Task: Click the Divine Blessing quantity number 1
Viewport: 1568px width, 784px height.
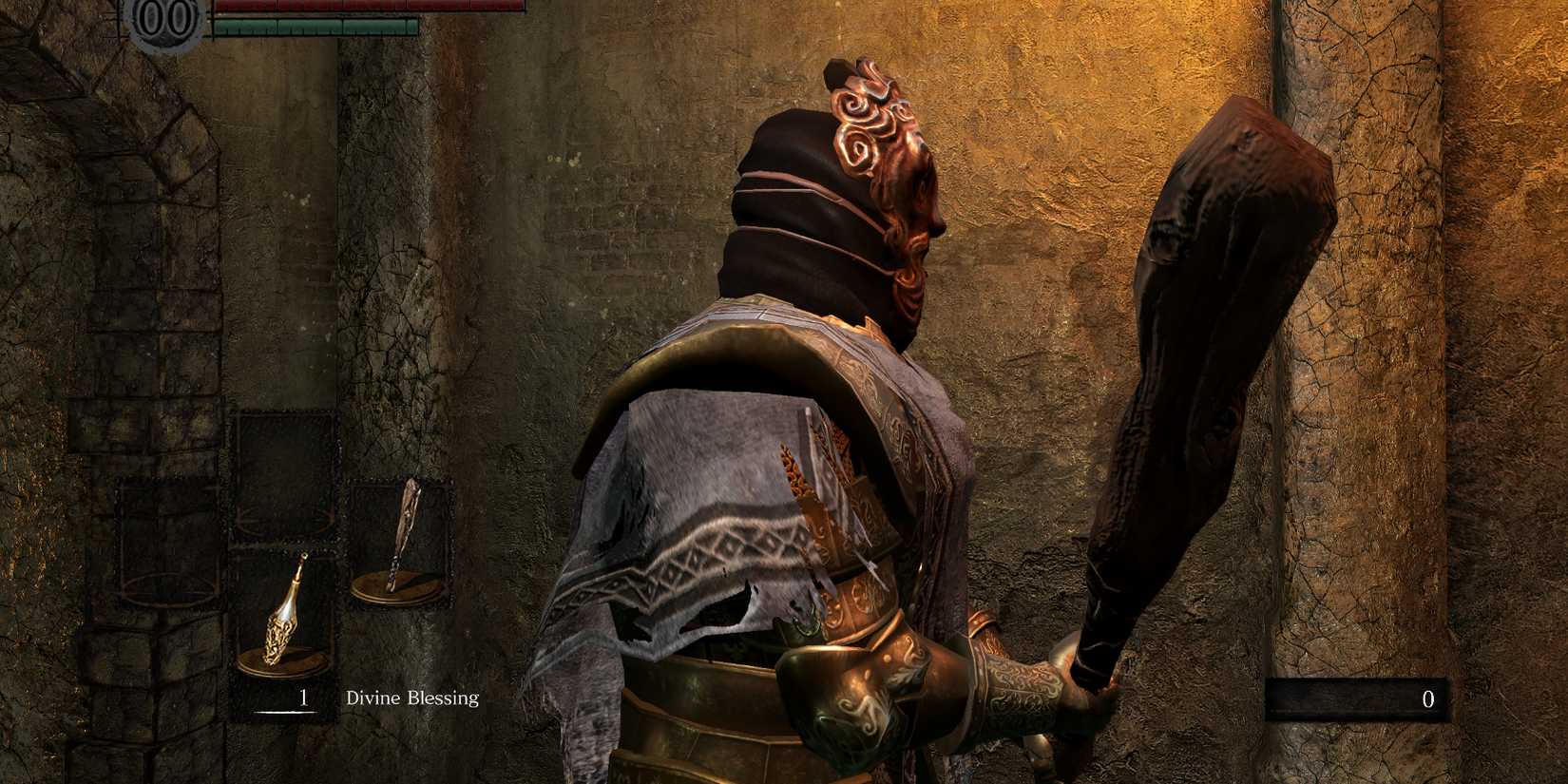Action: (x=302, y=698)
